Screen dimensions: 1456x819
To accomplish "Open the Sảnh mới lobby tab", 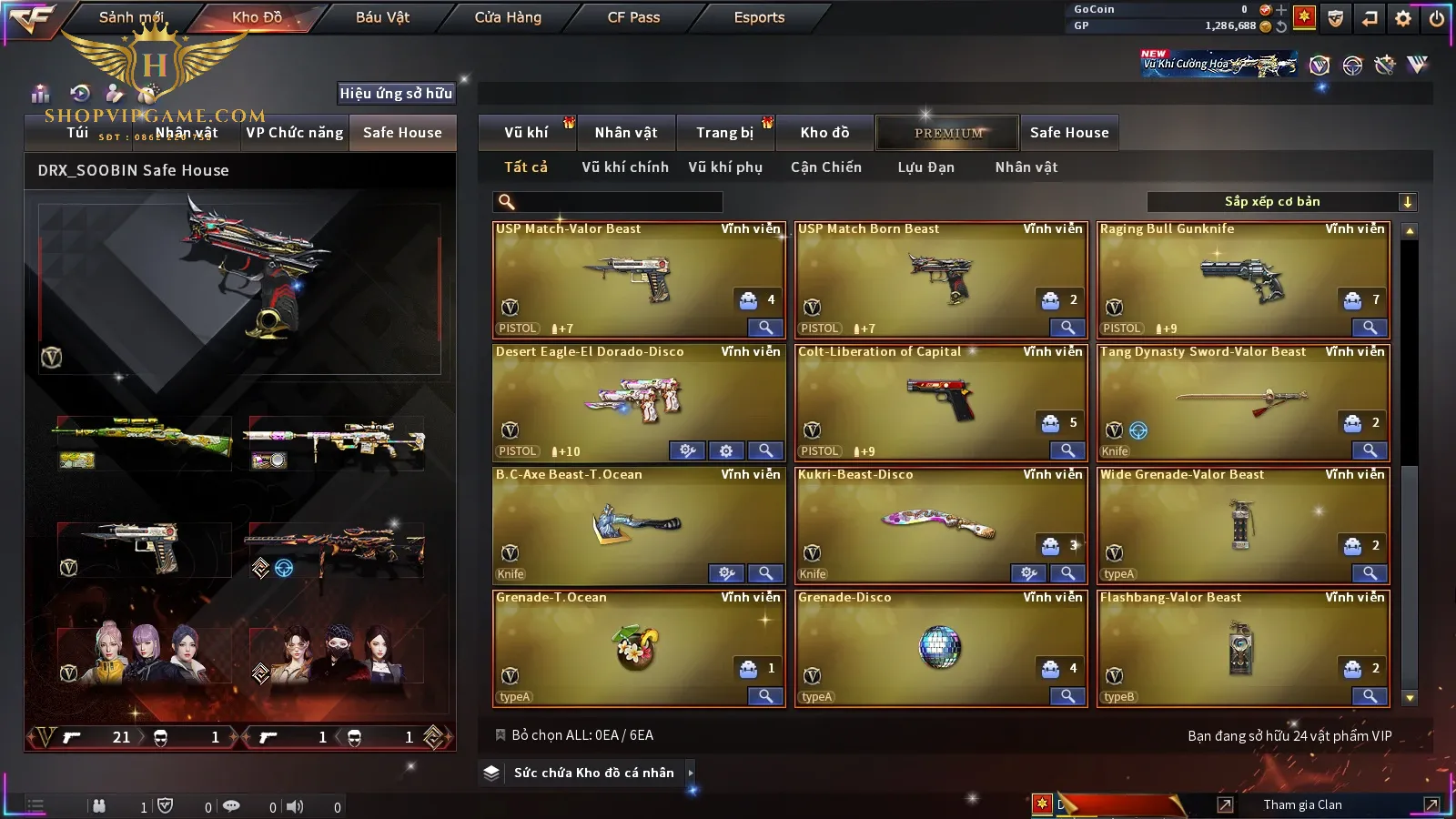I will click(131, 17).
